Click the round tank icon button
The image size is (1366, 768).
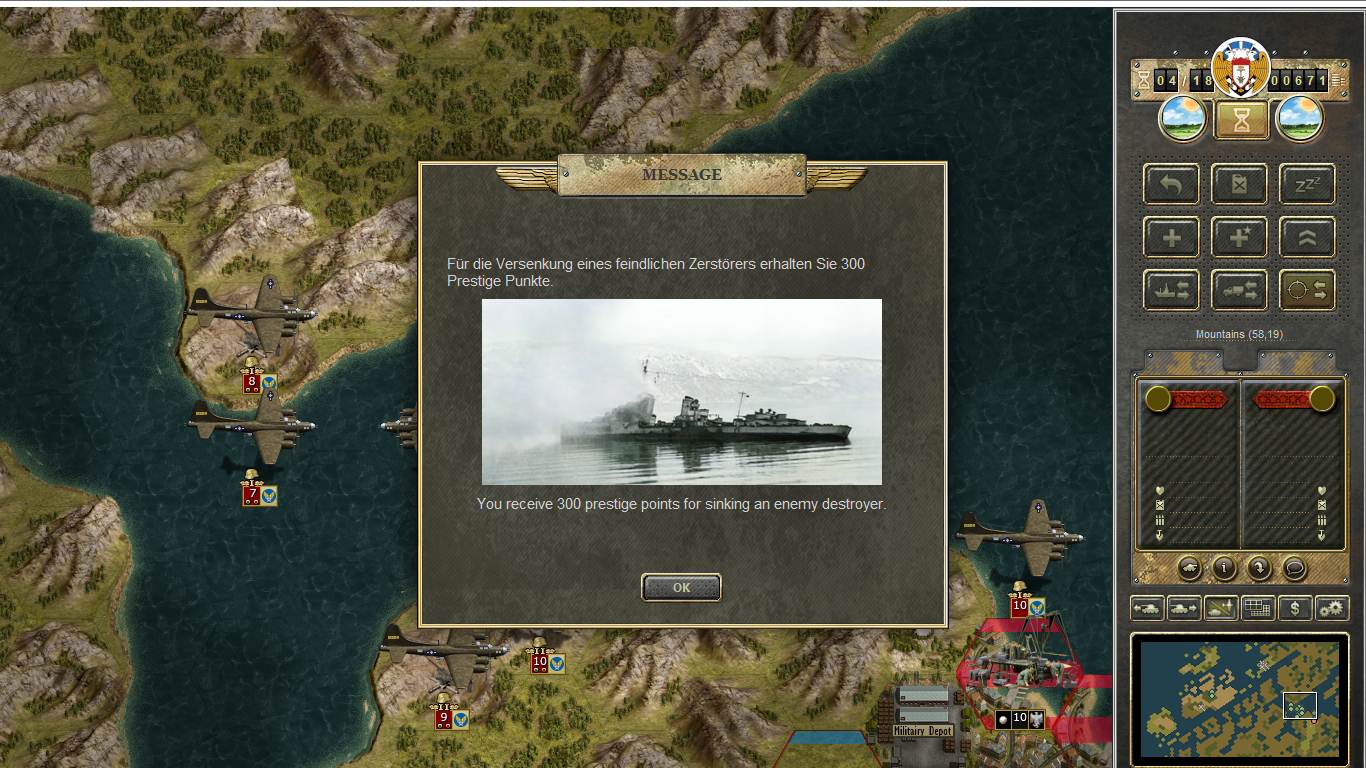[x=1190, y=568]
